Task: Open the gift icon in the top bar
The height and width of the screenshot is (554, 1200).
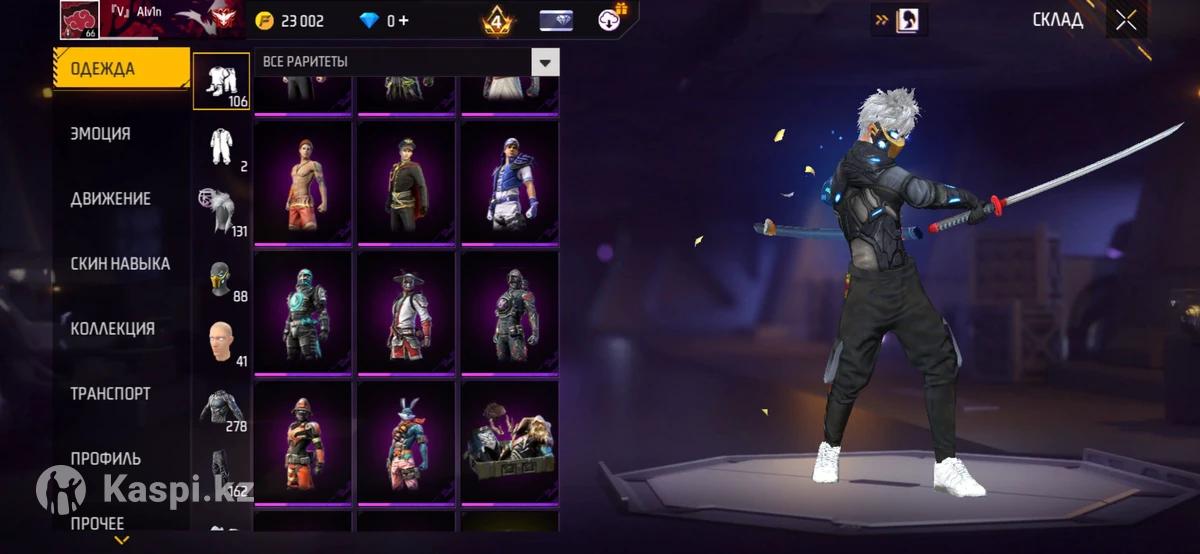Action: 610,18
